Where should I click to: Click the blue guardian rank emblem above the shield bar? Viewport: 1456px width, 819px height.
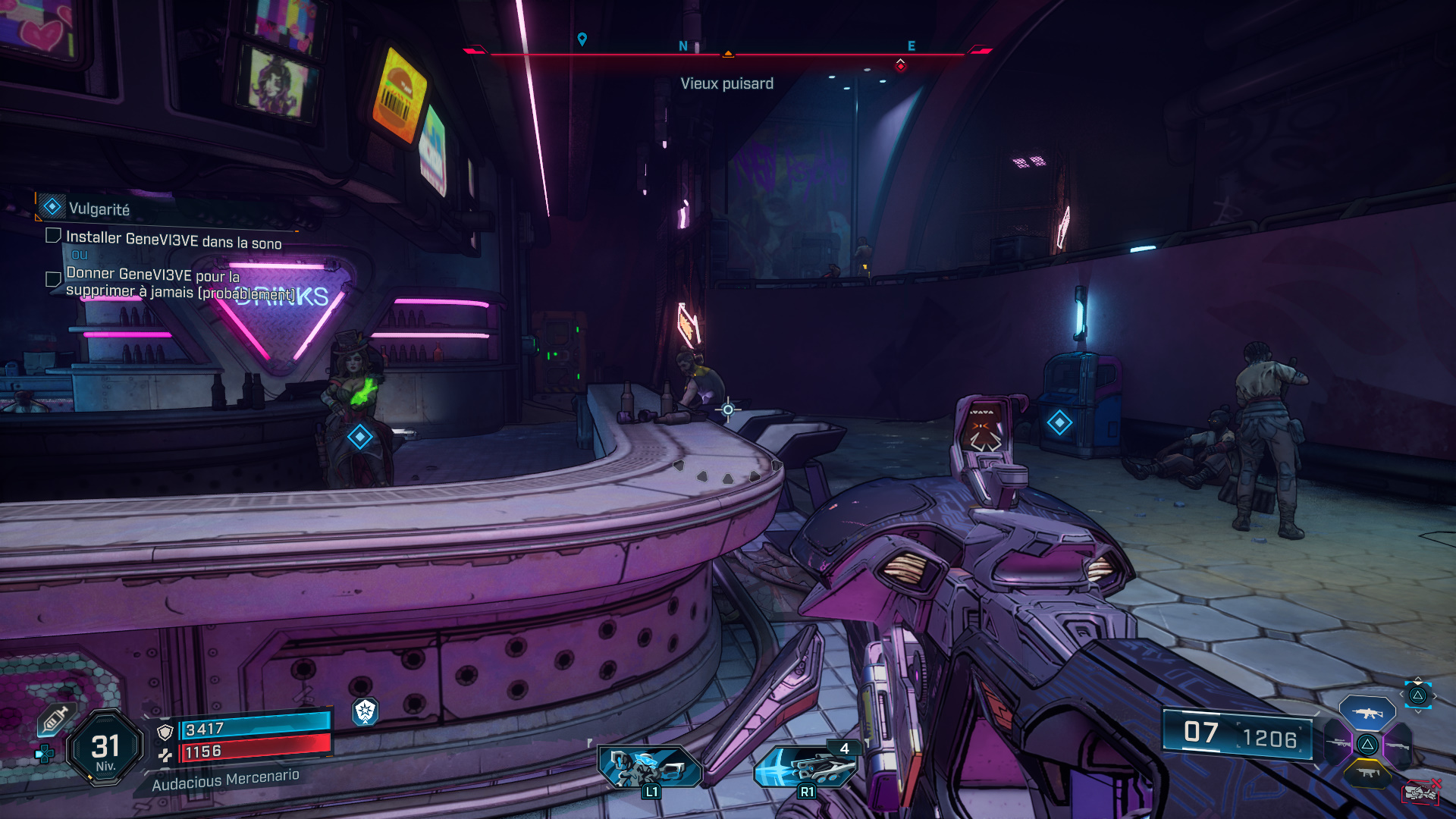point(365,714)
